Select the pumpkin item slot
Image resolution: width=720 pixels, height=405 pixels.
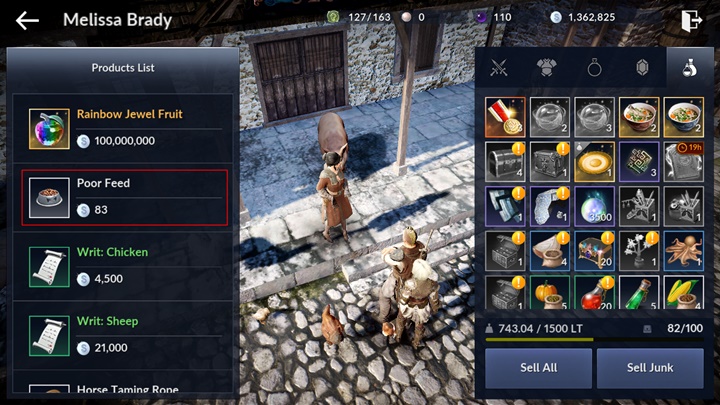(549, 294)
